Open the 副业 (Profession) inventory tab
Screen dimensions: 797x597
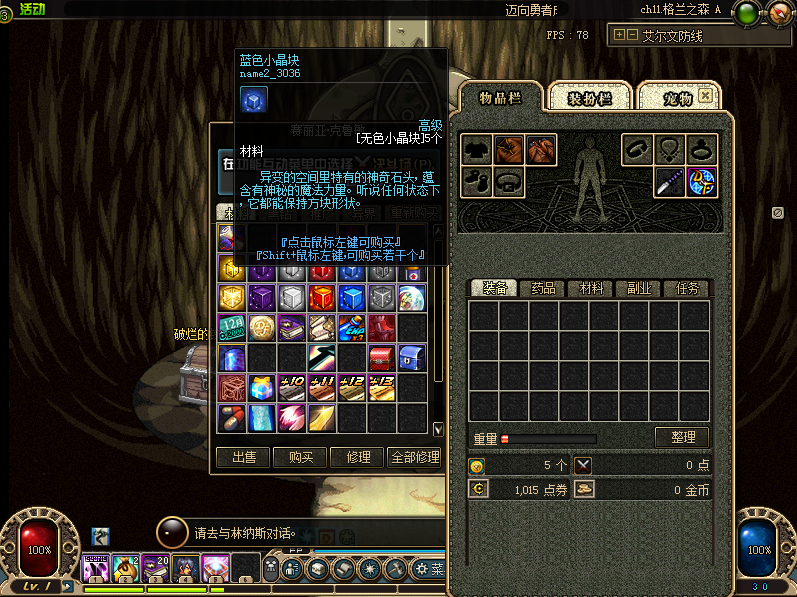point(639,288)
